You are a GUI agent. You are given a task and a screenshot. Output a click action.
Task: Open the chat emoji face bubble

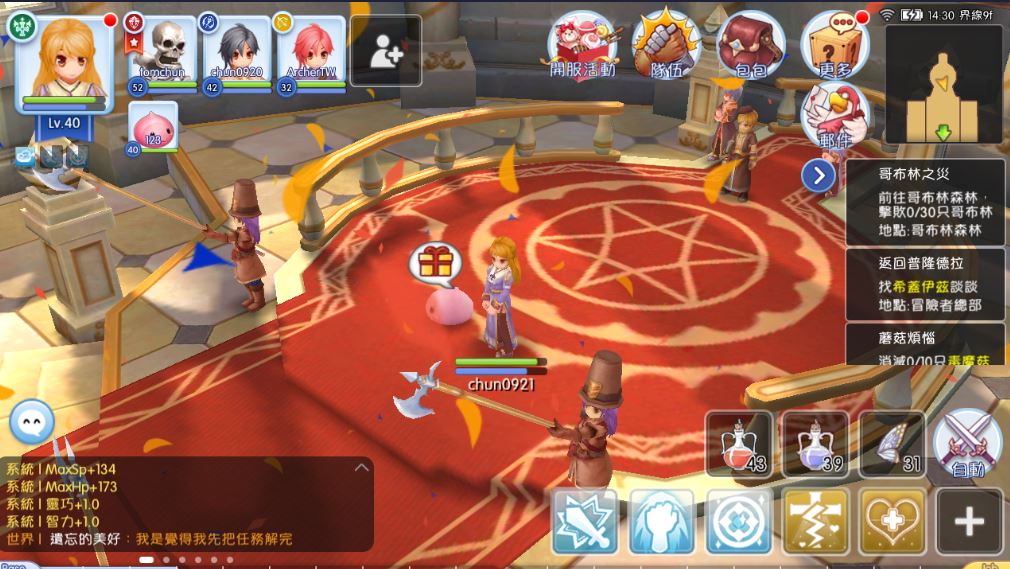pyautogui.click(x=33, y=422)
